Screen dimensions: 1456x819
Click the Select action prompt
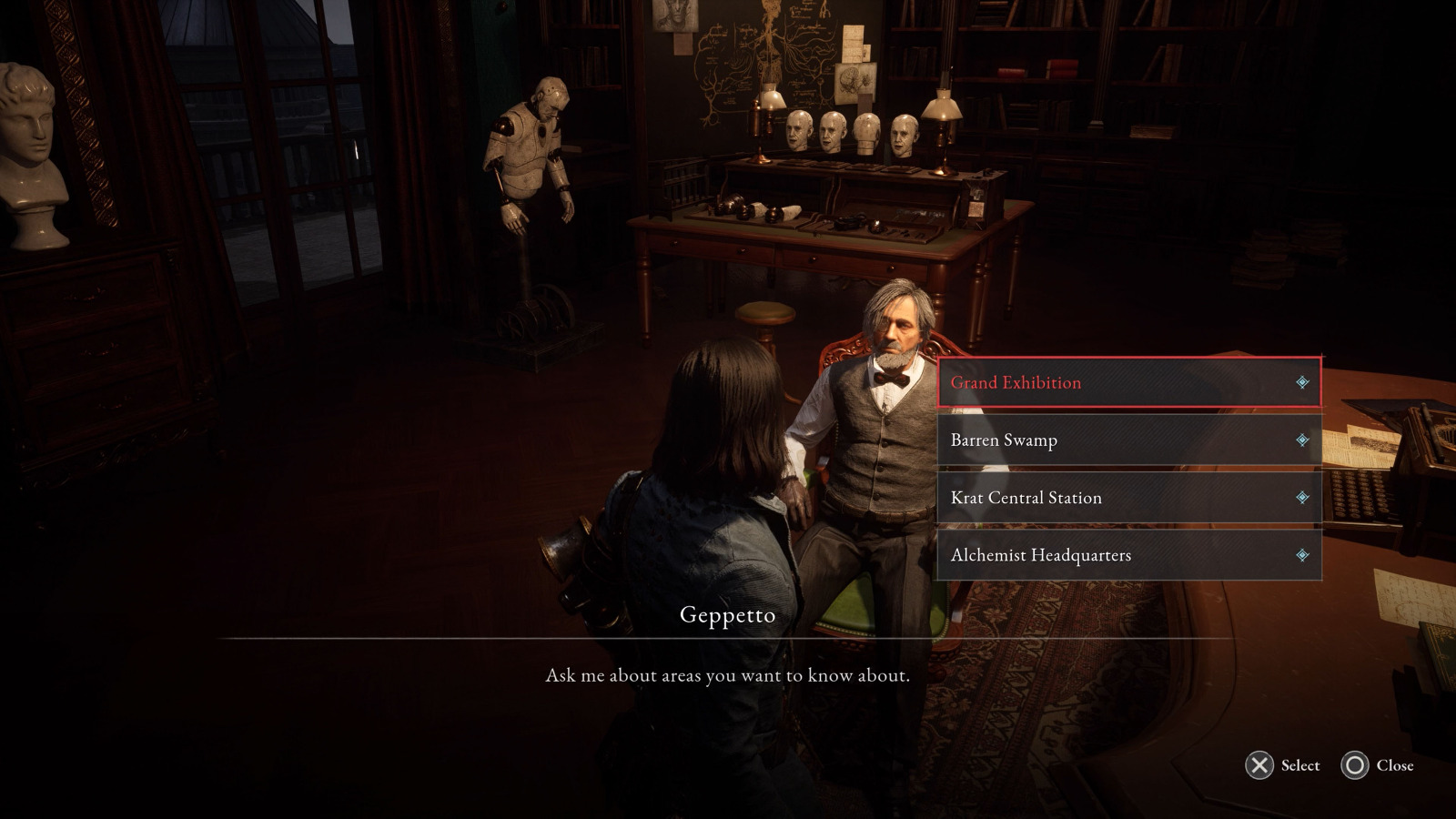click(x=1281, y=766)
